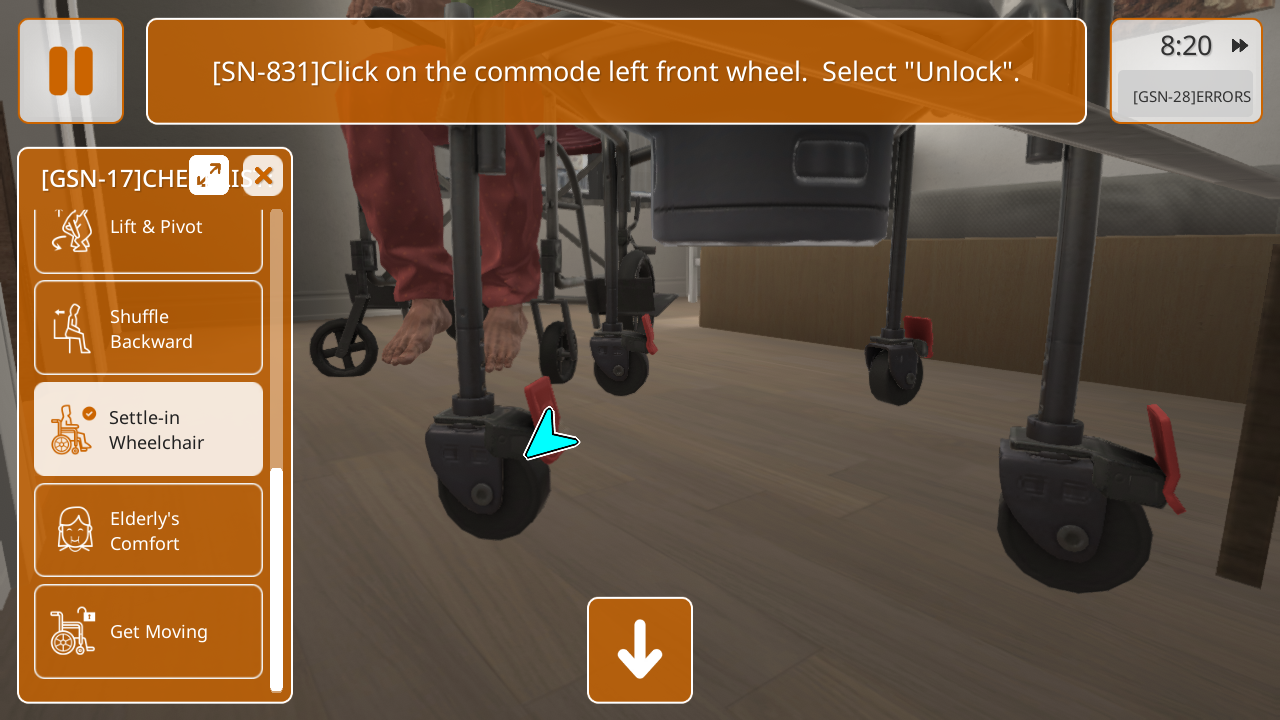Choose the Shuffle Backward checklist step
The height and width of the screenshot is (720, 1280).
tap(148, 328)
